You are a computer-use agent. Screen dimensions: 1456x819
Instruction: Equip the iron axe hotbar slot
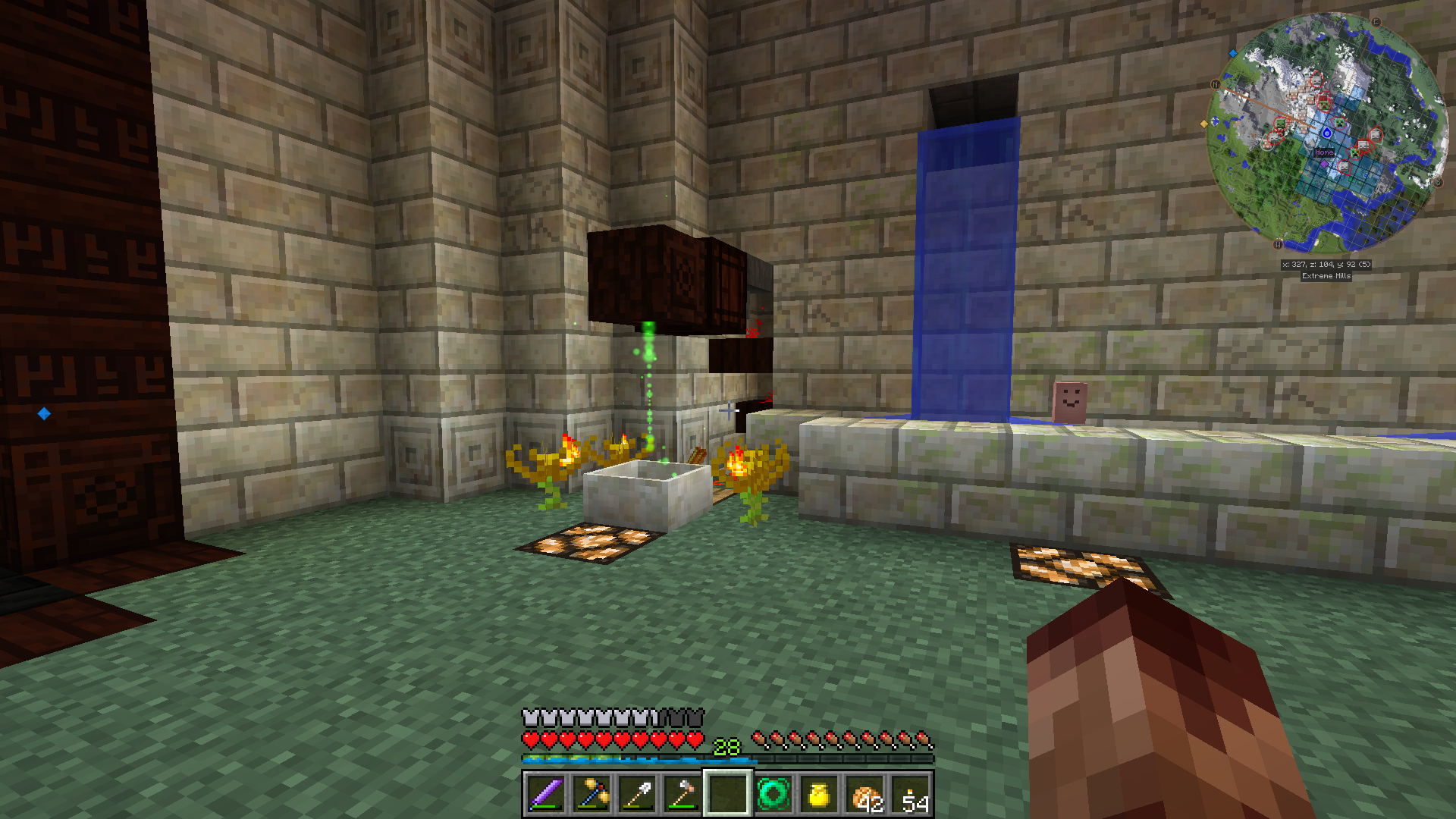tap(682, 794)
